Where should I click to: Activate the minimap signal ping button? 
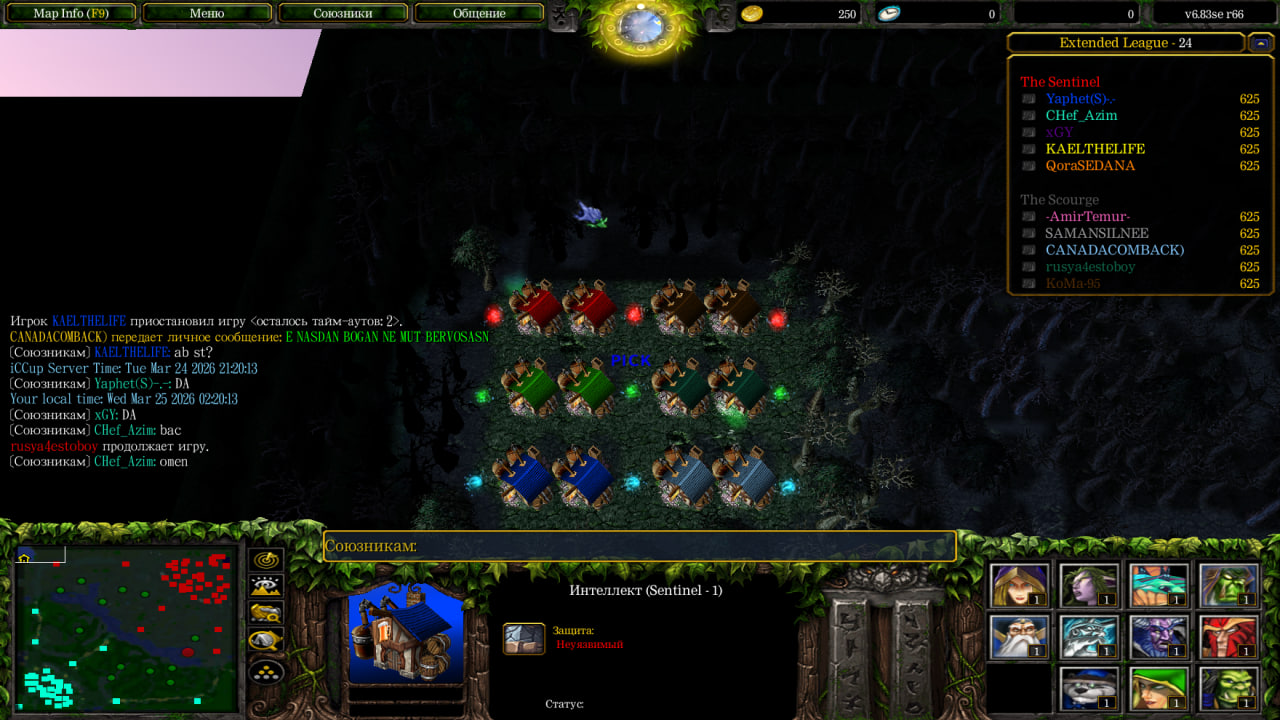(x=266, y=561)
